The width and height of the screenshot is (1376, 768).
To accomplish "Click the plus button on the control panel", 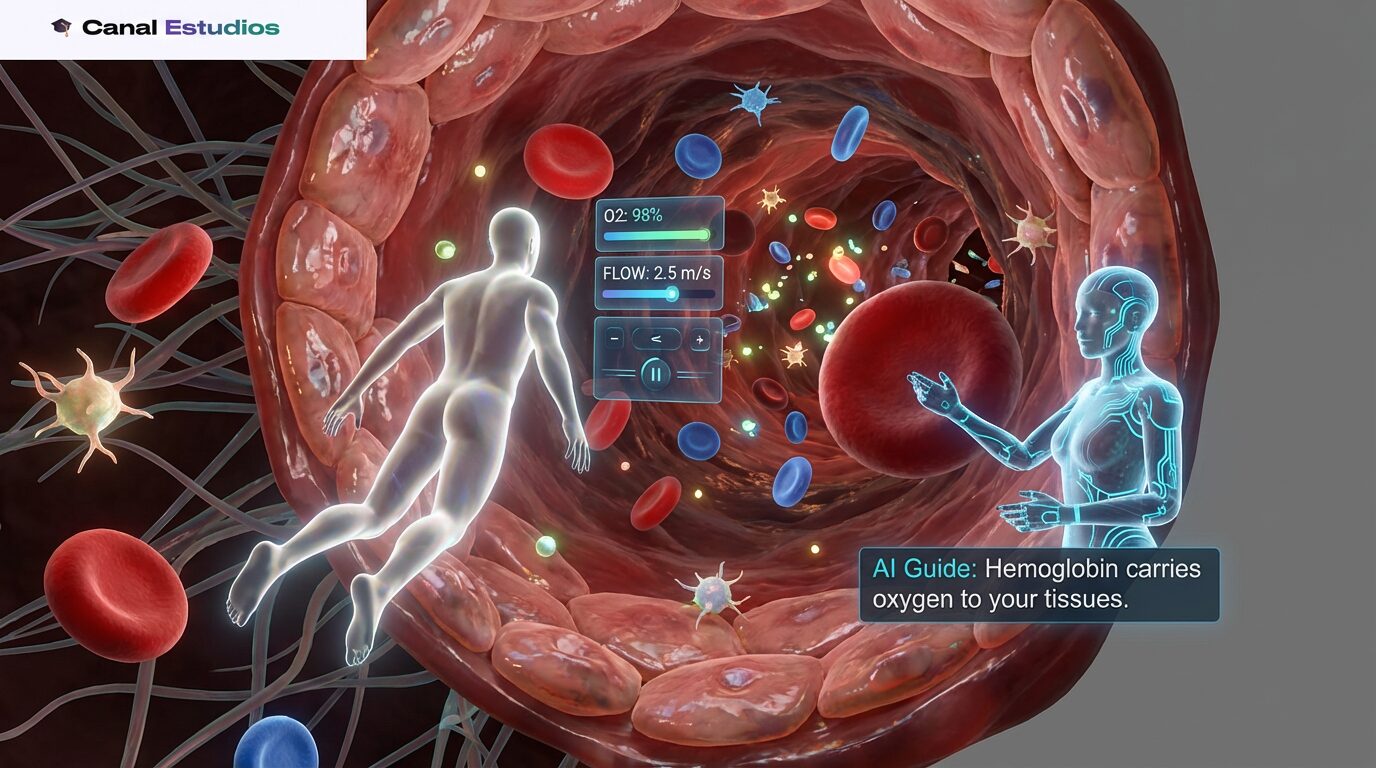I will tap(700, 339).
